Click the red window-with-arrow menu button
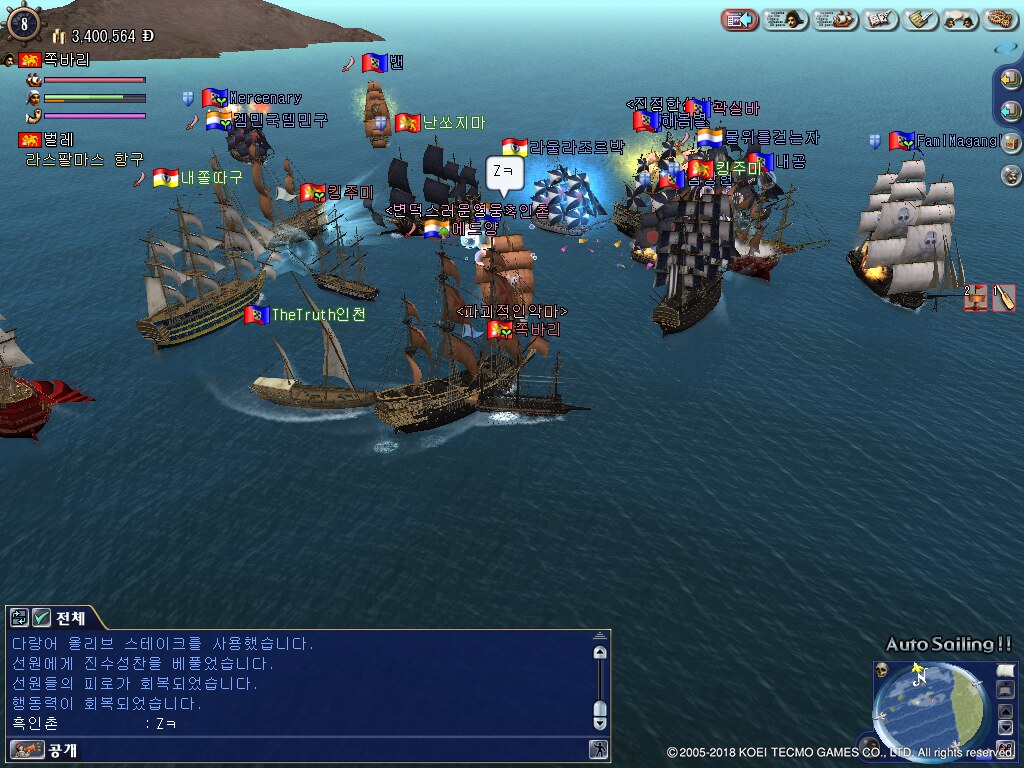This screenshot has width=1024, height=768. click(739, 19)
